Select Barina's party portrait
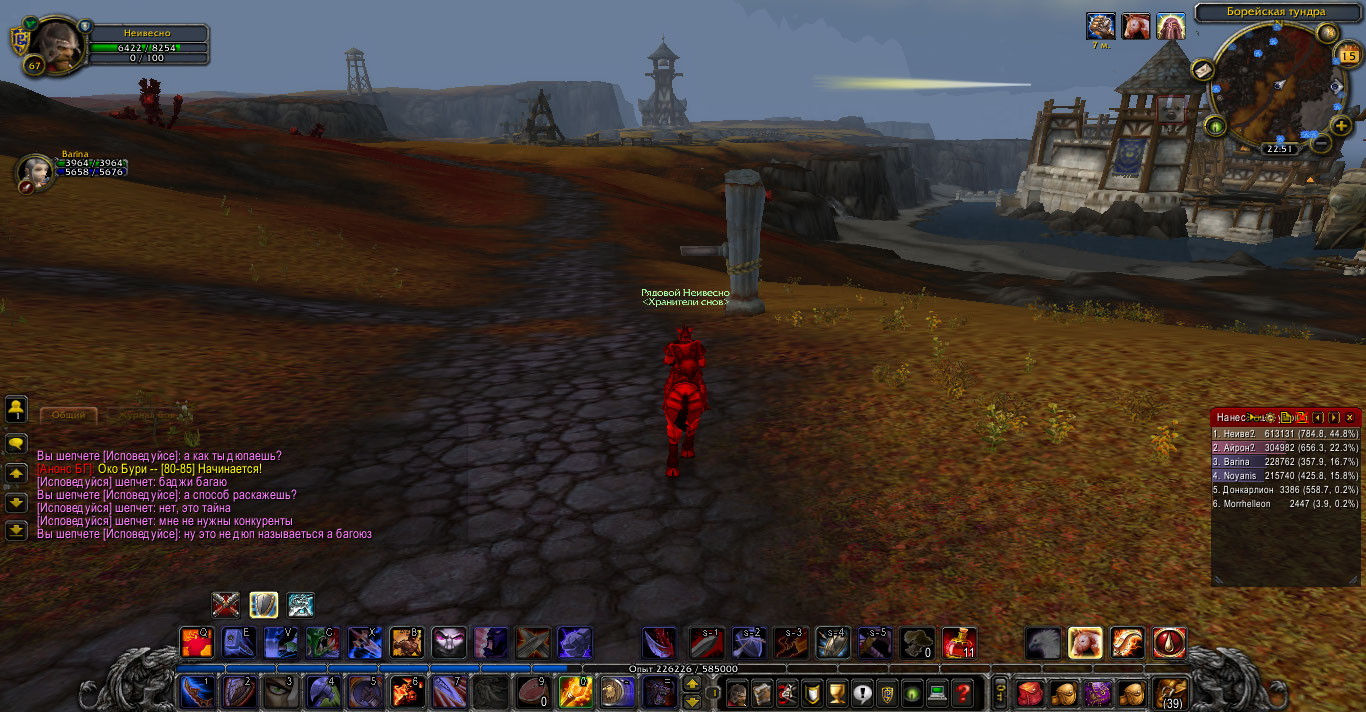The width and height of the screenshot is (1366, 712). click(x=35, y=172)
